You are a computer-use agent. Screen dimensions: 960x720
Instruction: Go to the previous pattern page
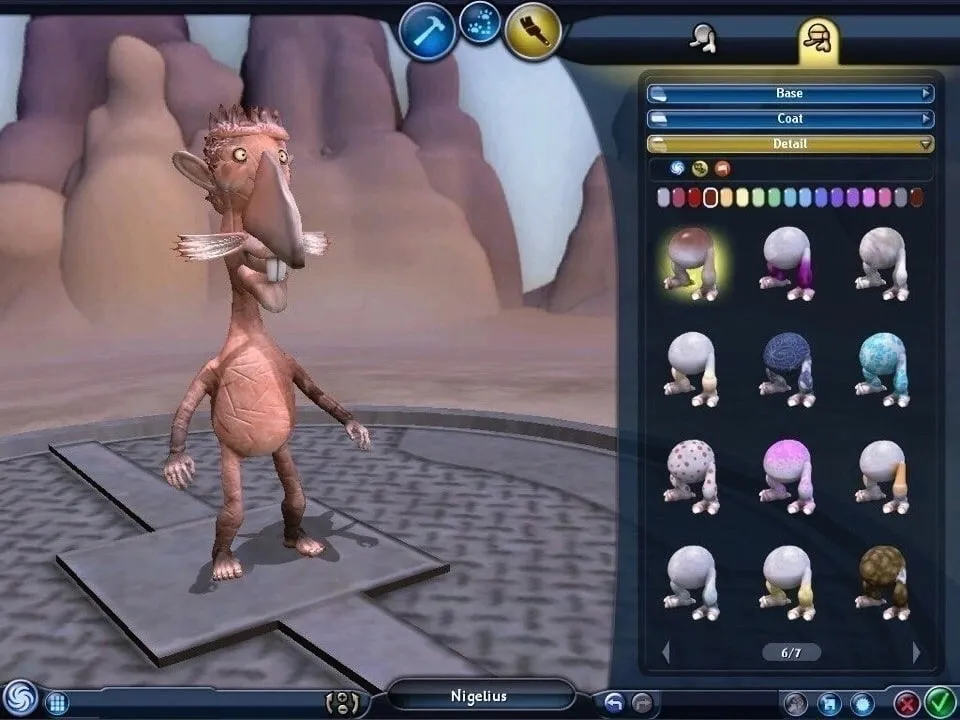666,653
